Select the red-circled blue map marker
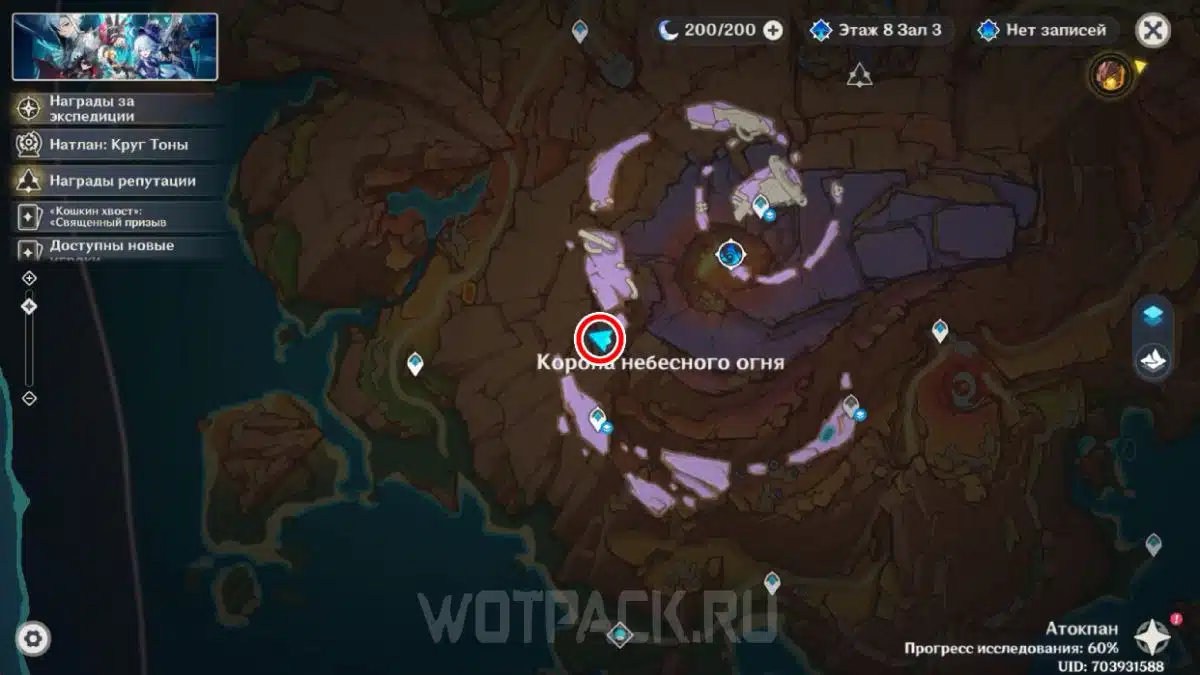The image size is (1200, 675). pyautogui.click(x=600, y=340)
